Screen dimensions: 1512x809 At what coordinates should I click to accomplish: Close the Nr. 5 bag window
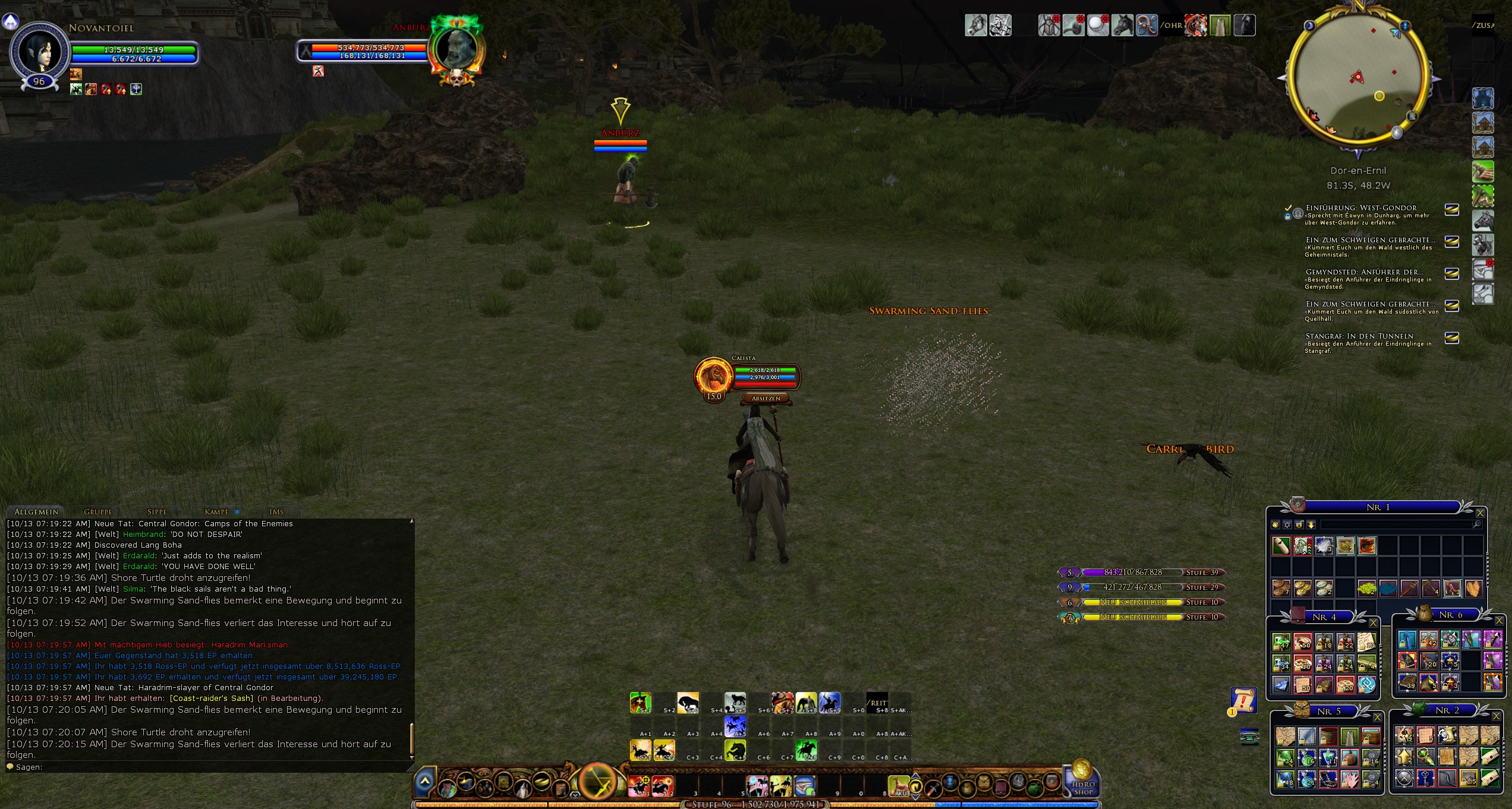pos(1377,717)
